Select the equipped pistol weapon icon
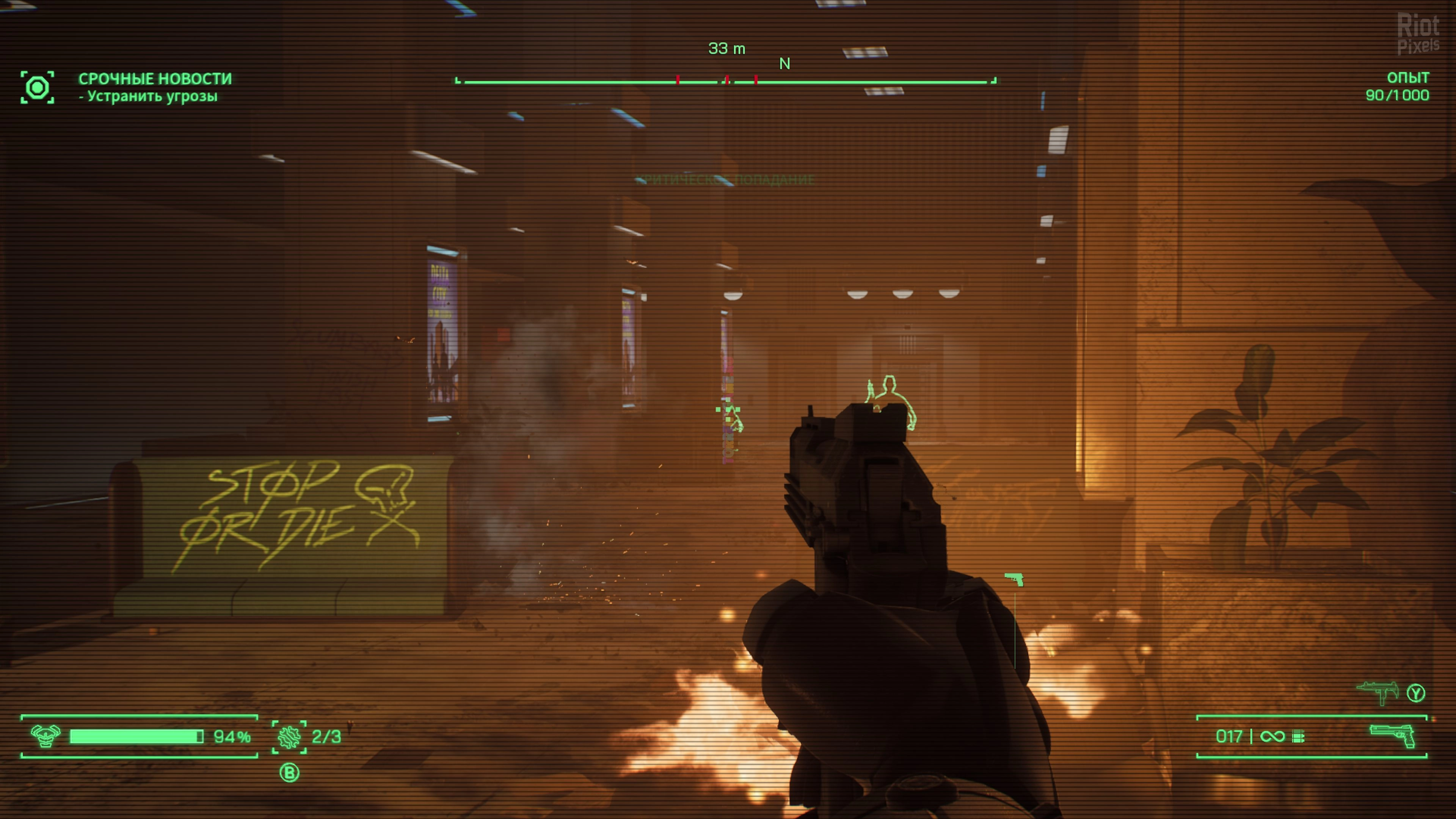This screenshot has width=1456, height=819. click(1392, 736)
